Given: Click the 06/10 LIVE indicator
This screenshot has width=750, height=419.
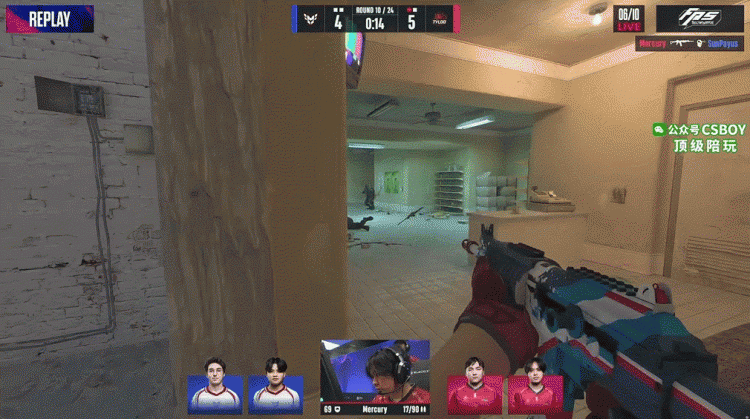Looking at the screenshot, I should [x=629, y=18].
